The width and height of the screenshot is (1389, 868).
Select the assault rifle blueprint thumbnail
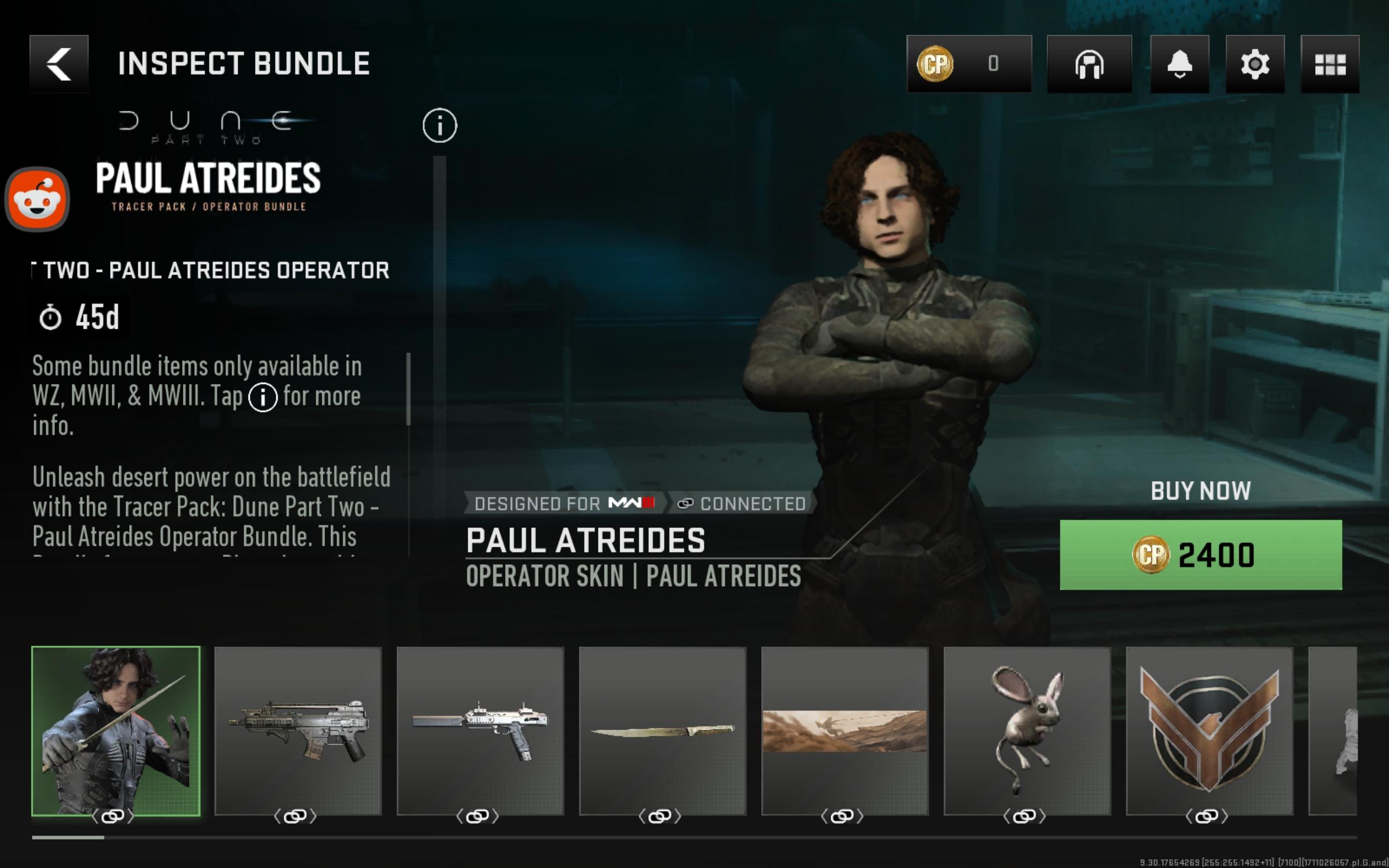[298, 730]
